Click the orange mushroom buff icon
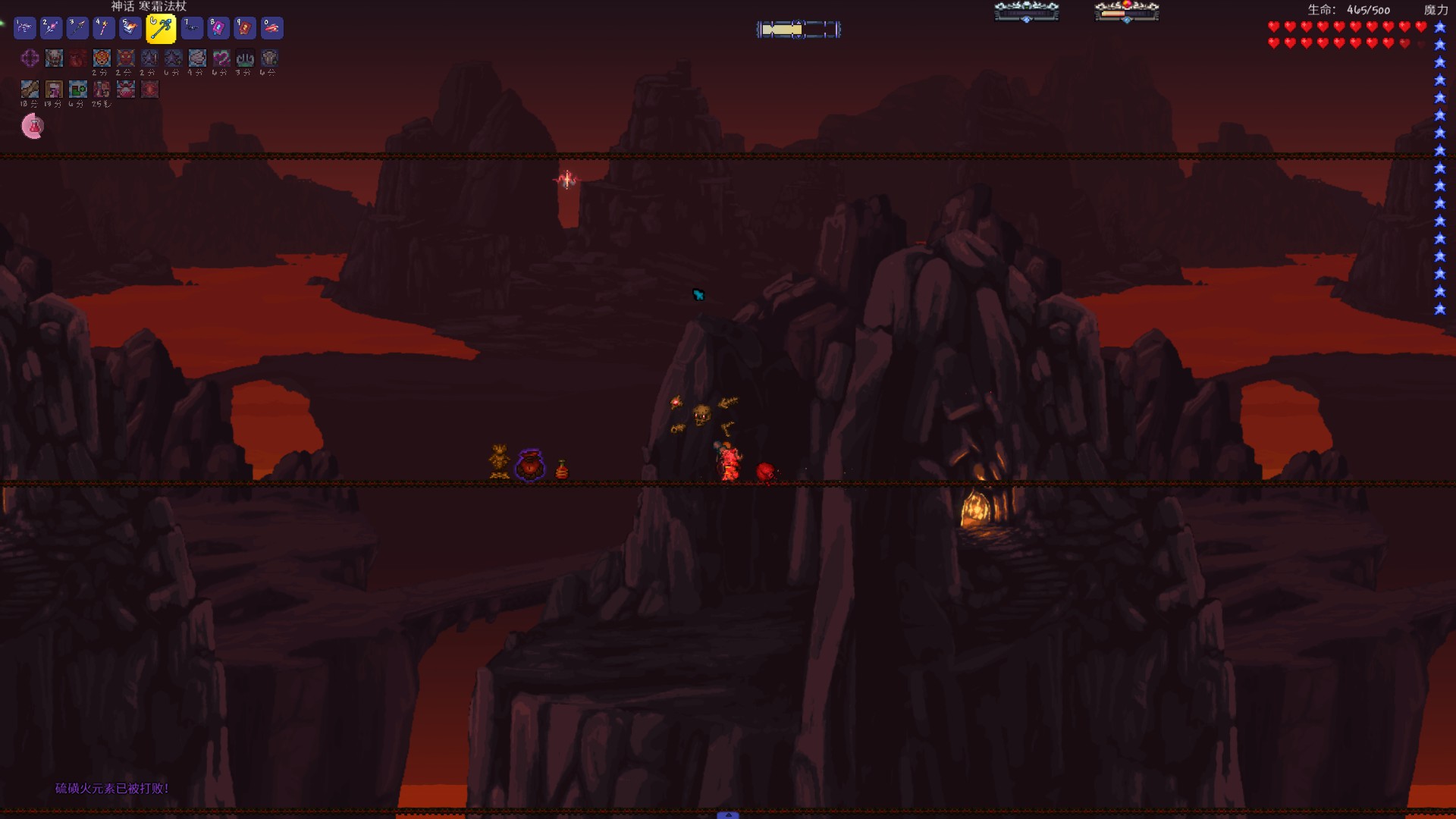 tap(102, 58)
